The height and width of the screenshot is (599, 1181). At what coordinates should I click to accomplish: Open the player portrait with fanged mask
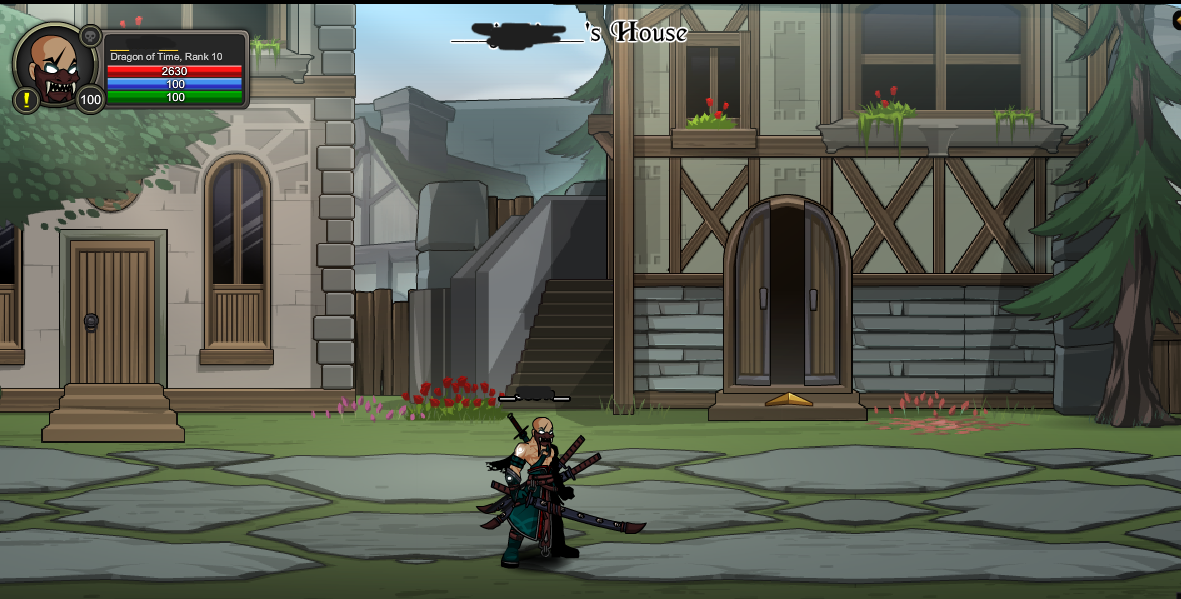(x=54, y=66)
